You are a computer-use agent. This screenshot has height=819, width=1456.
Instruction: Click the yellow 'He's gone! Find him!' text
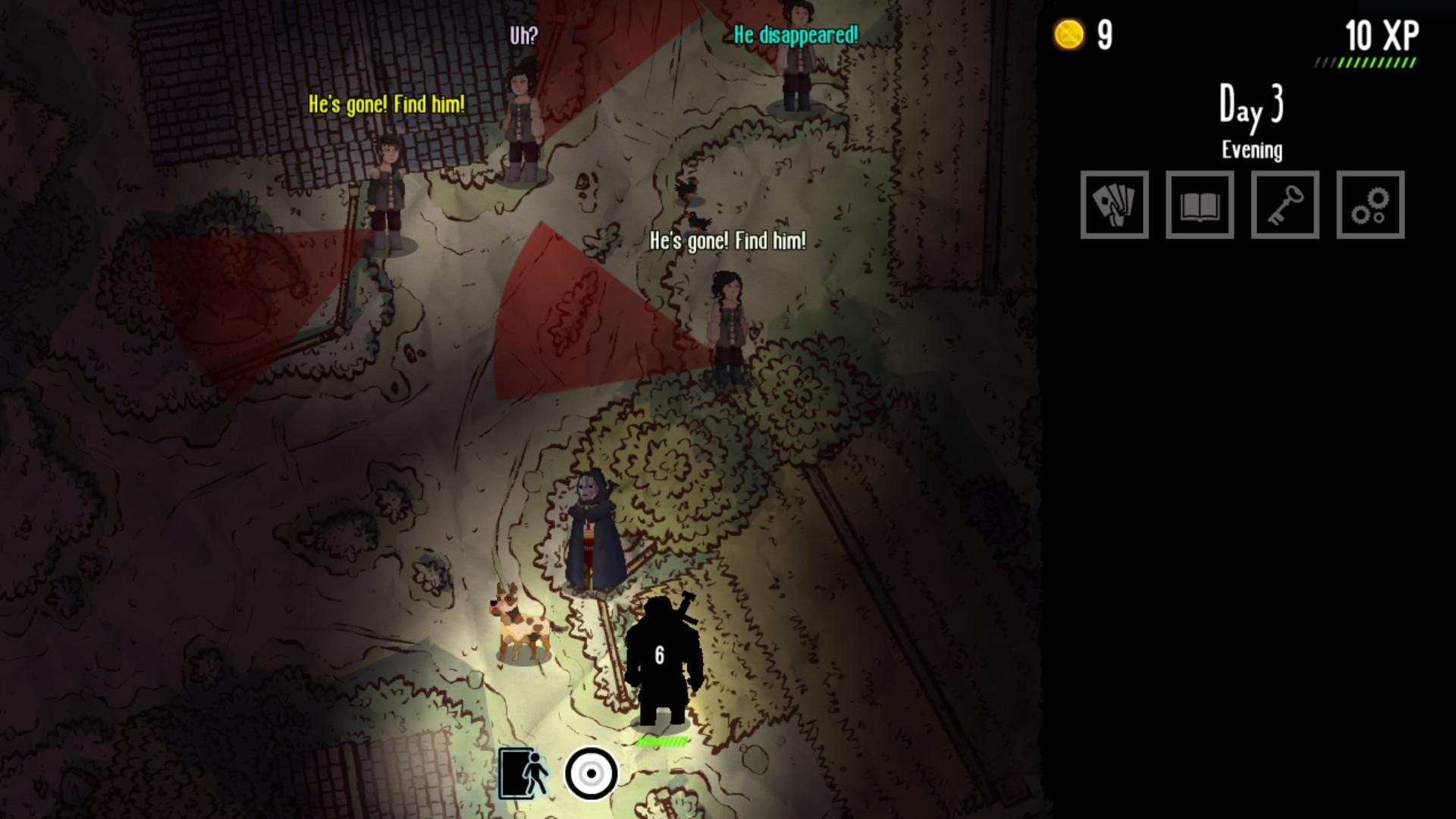[387, 102]
